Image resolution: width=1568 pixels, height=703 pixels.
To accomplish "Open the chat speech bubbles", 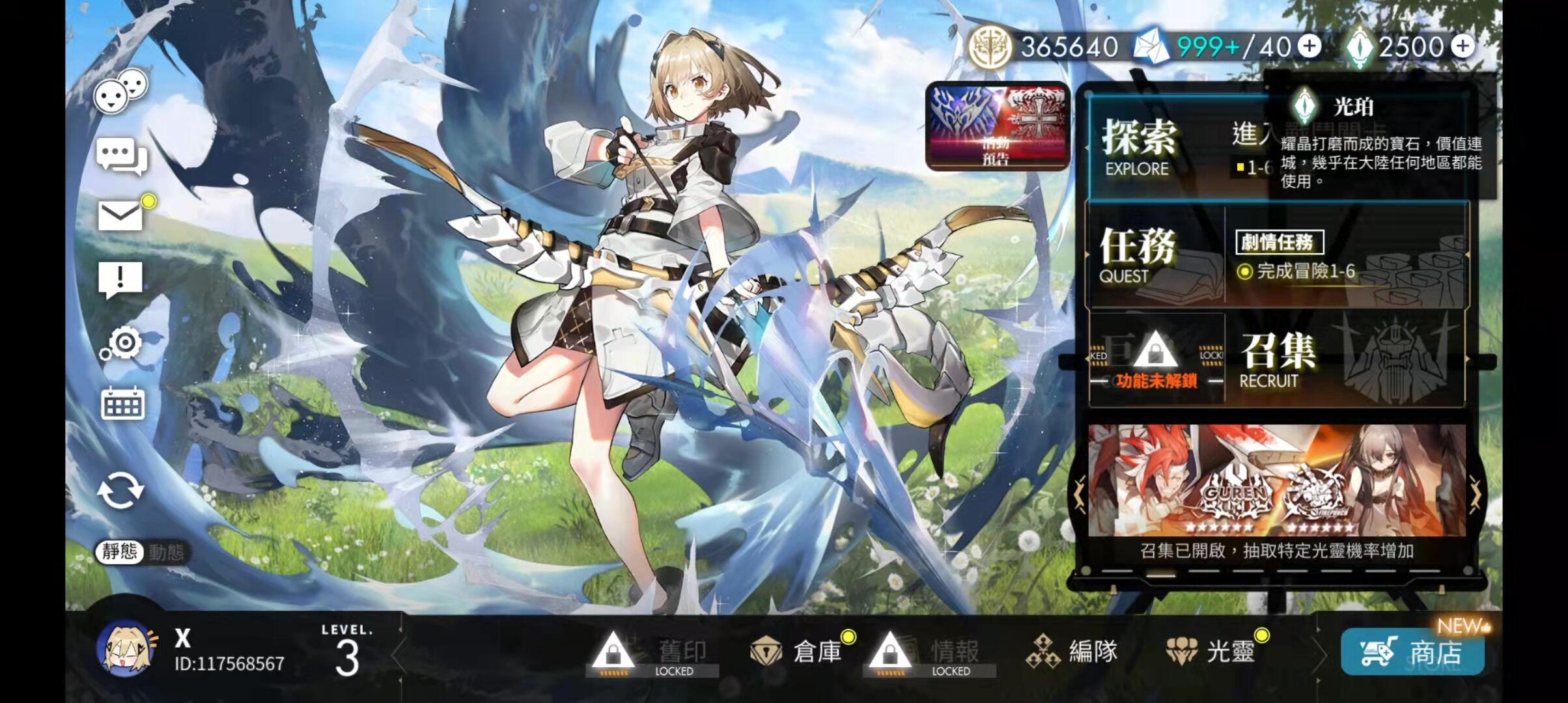I will pyautogui.click(x=121, y=157).
